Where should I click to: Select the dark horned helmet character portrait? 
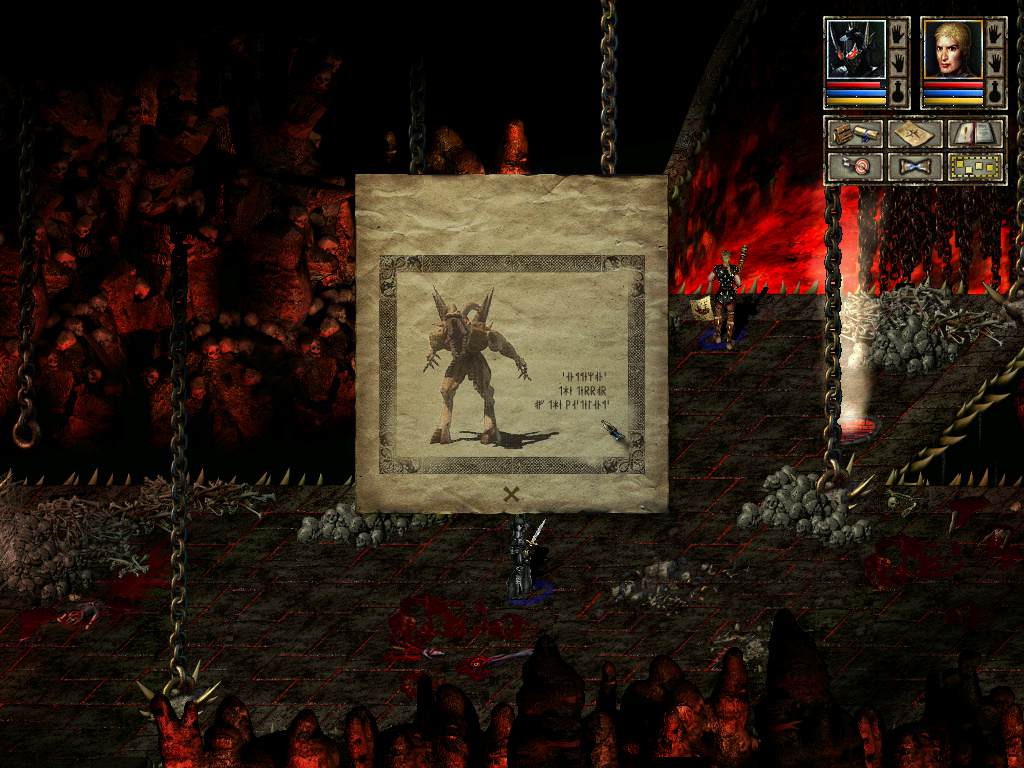click(x=855, y=50)
